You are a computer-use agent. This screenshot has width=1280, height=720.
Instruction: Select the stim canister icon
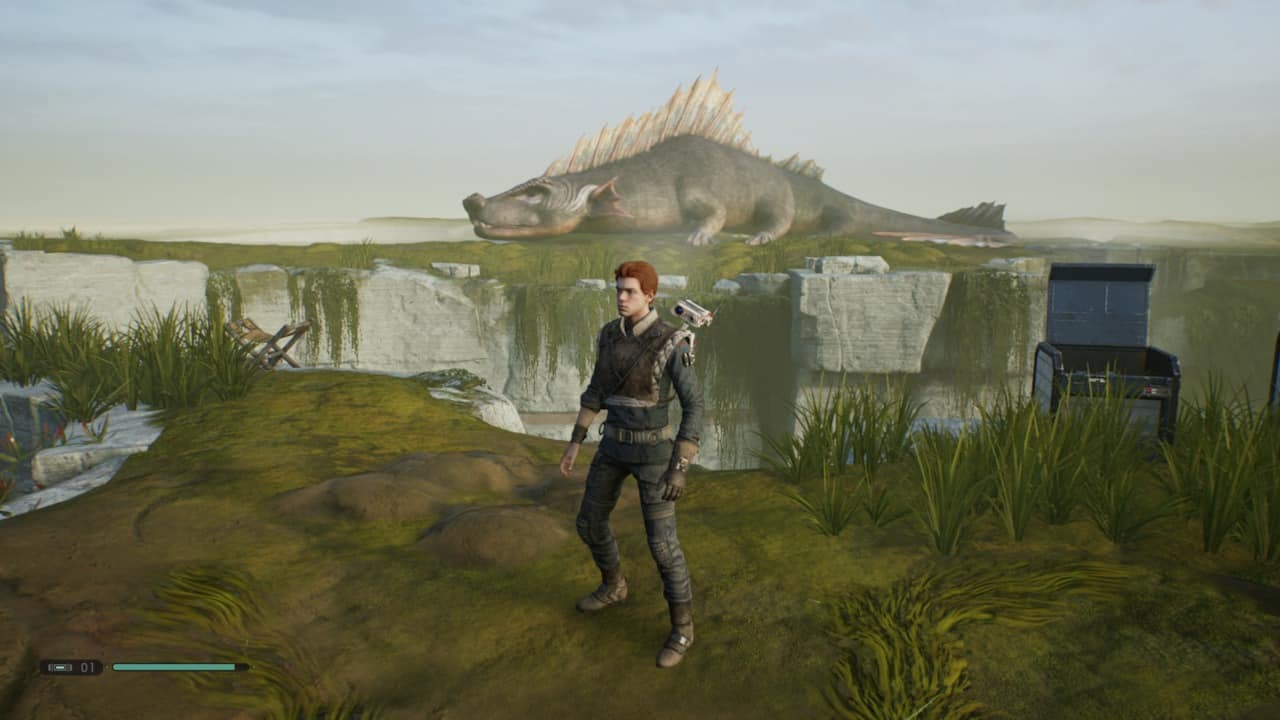pyautogui.click(x=60, y=667)
